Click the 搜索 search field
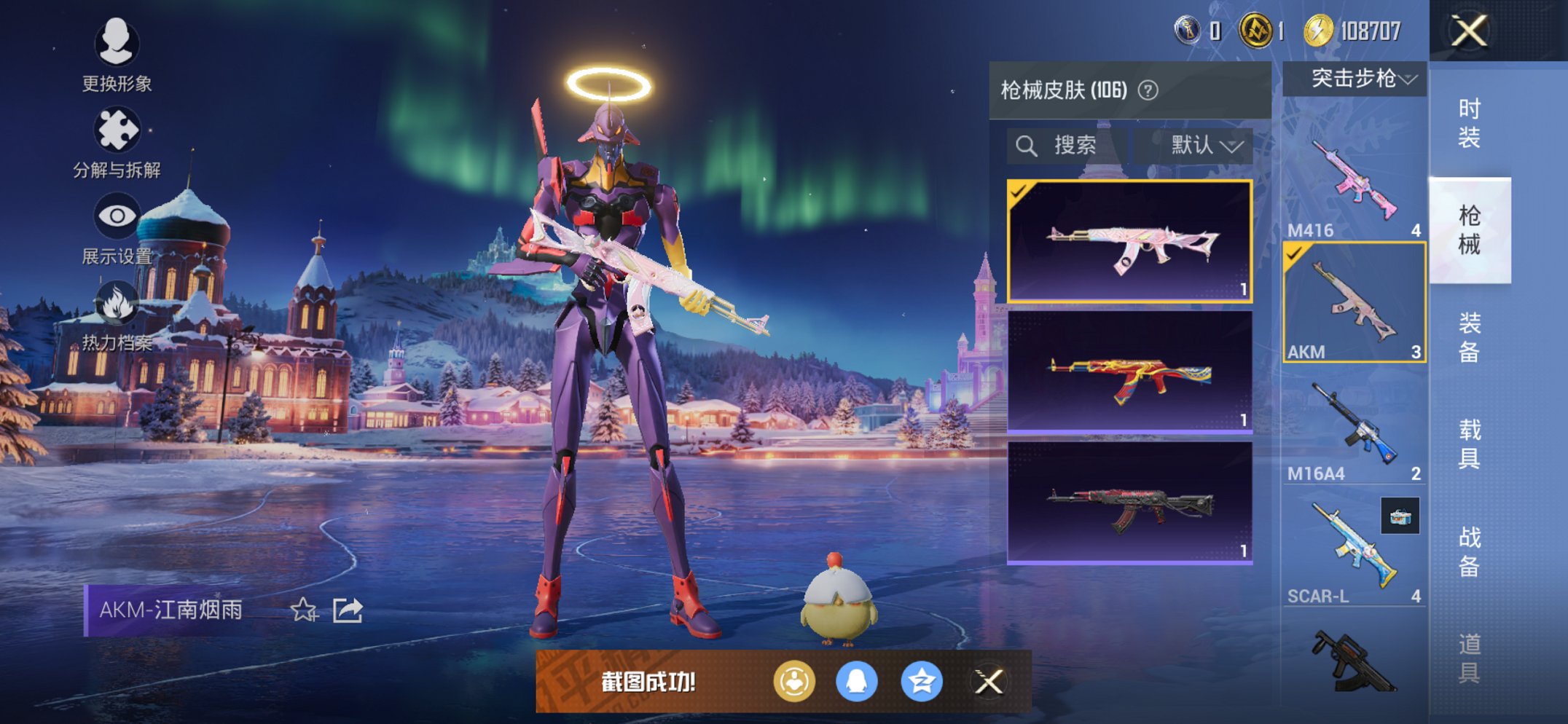The image size is (1568, 724). [x=1067, y=146]
